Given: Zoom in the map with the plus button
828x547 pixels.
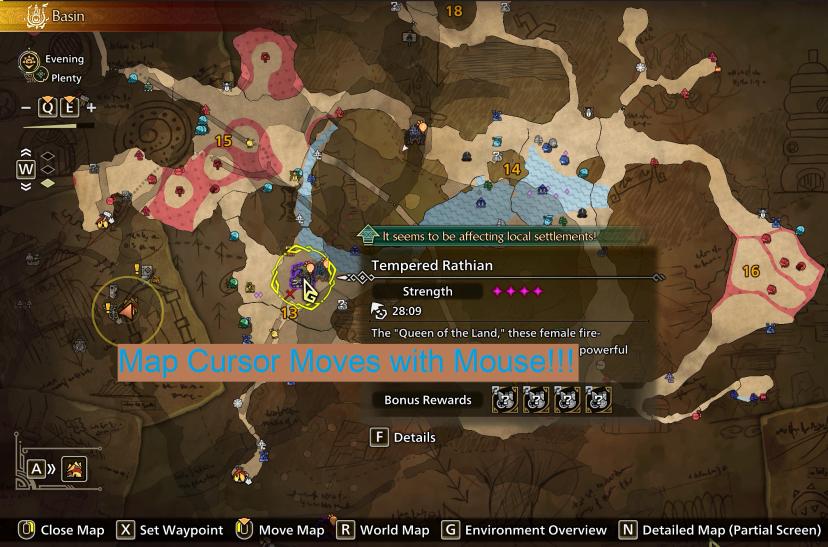Looking at the screenshot, I should [x=91, y=108].
